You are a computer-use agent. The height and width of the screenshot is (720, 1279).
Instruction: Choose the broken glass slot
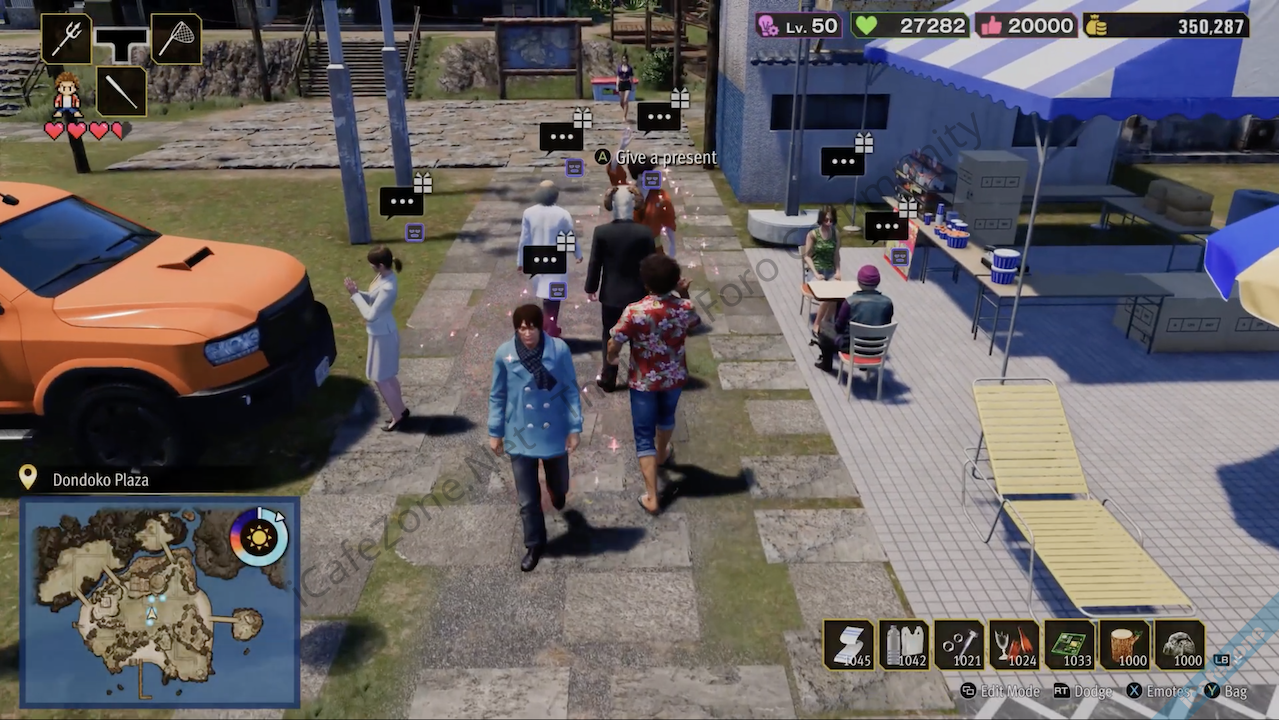click(x=1014, y=645)
